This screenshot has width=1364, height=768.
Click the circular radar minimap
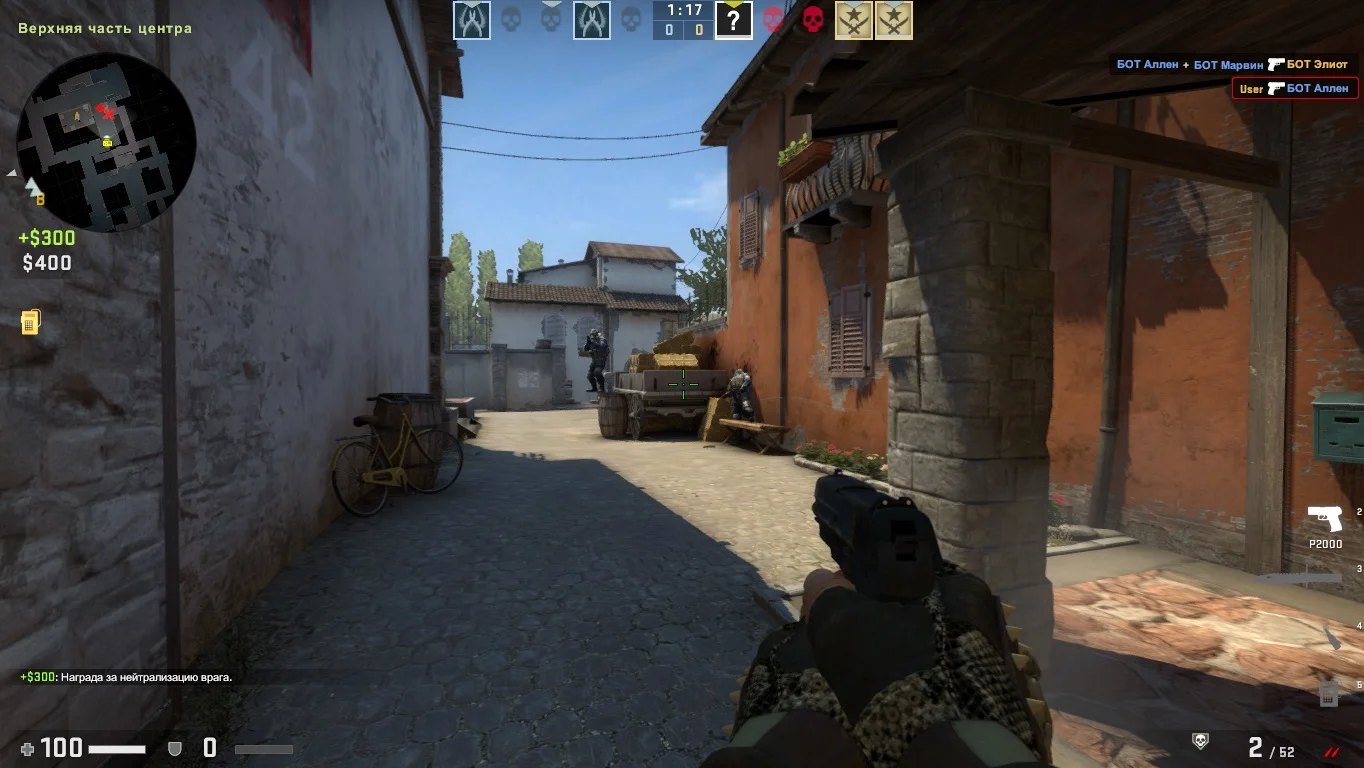(x=106, y=142)
